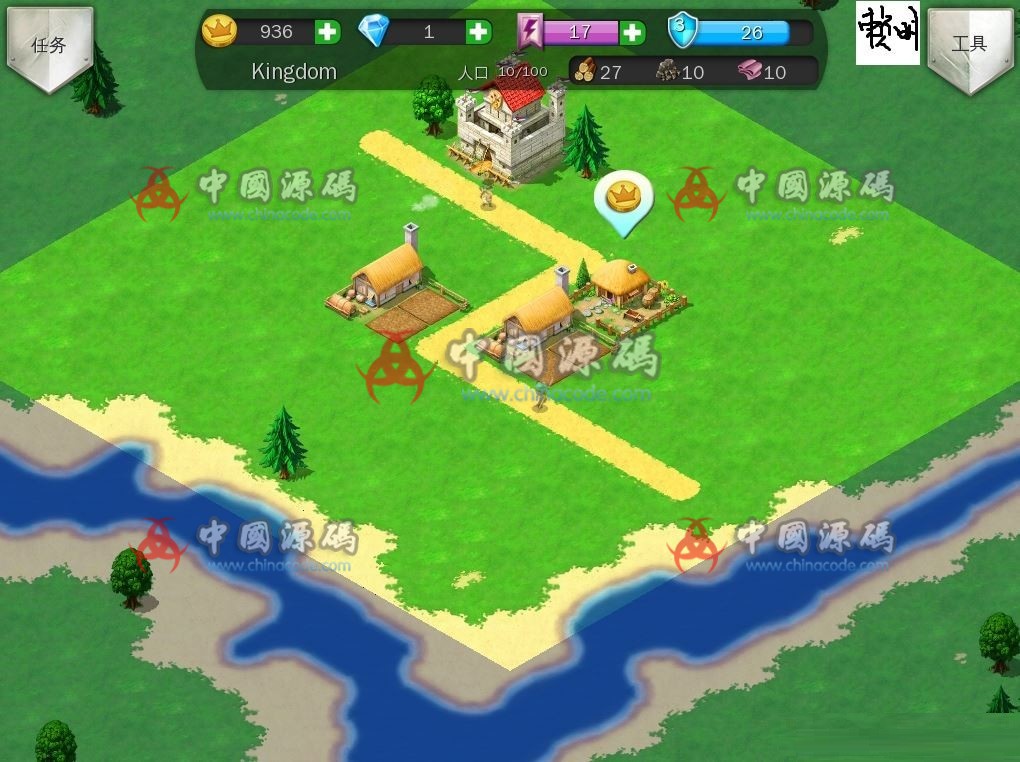Image resolution: width=1020 pixels, height=762 pixels.
Task: Open the 任务 quest banner
Action: 49,46
